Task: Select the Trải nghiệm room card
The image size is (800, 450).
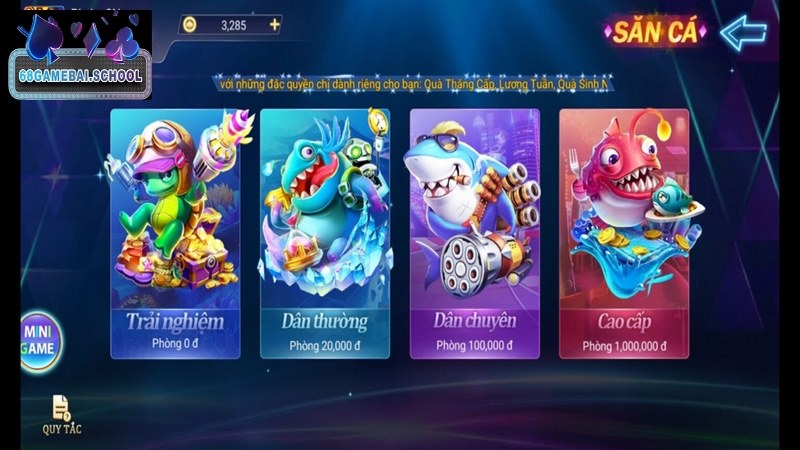Action: click(175, 232)
